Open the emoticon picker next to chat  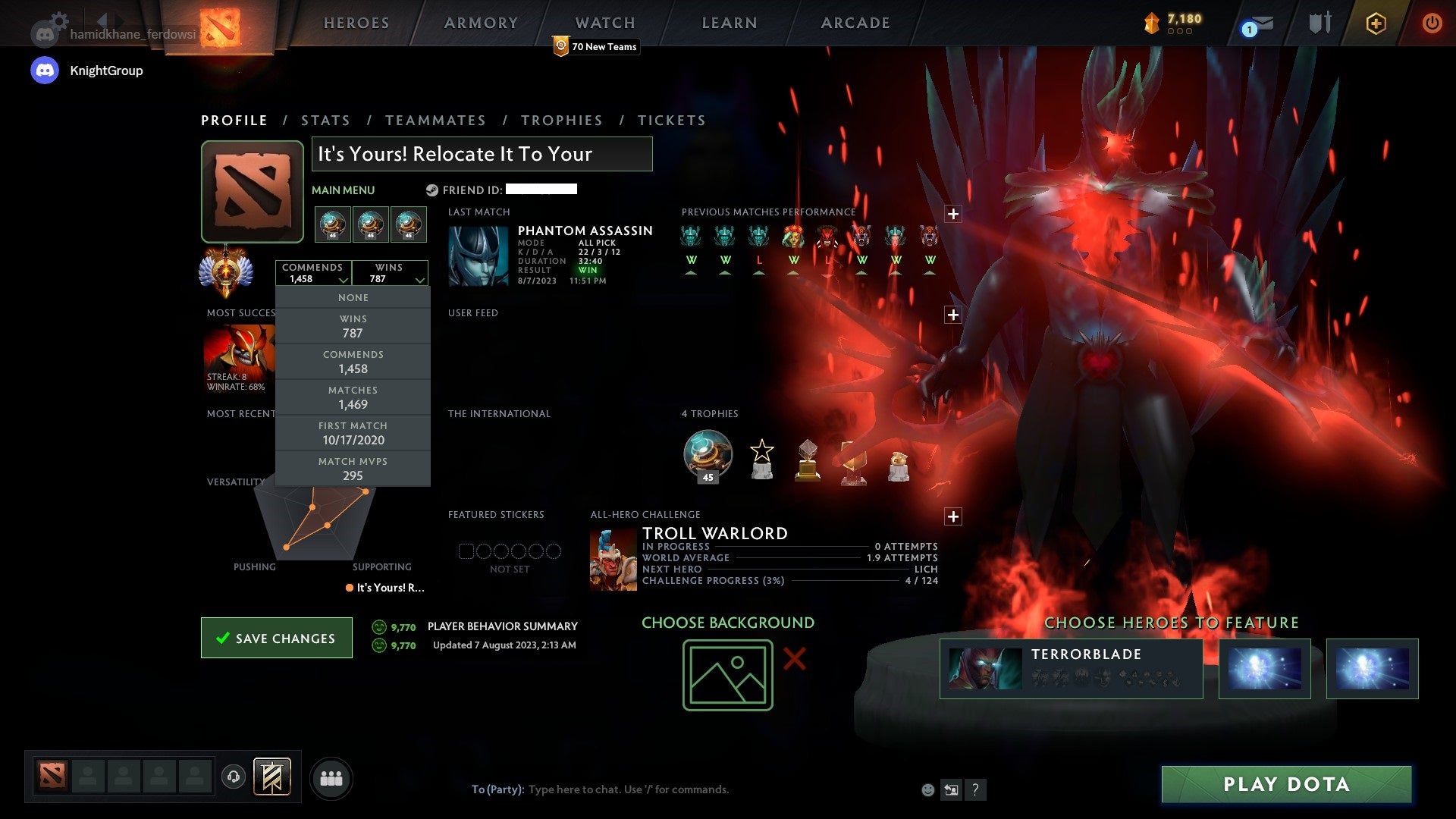tap(927, 789)
